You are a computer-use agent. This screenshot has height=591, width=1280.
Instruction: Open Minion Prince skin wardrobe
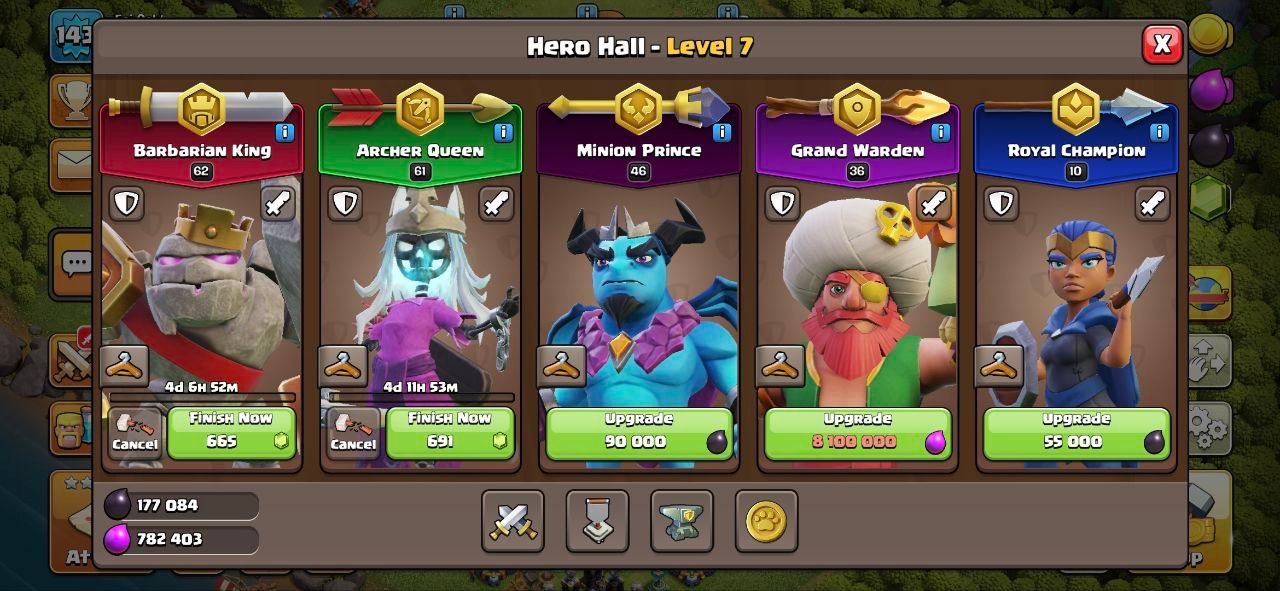[561, 366]
